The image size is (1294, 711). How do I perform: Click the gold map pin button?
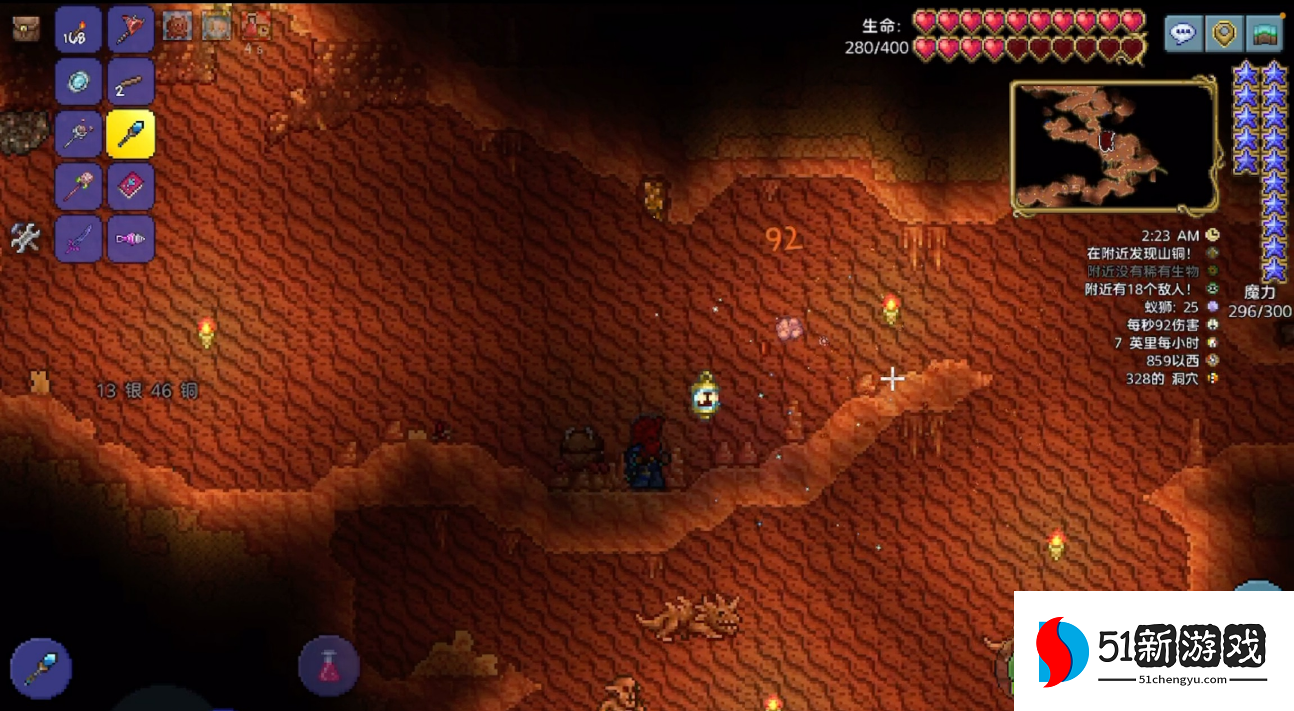tap(1224, 33)
